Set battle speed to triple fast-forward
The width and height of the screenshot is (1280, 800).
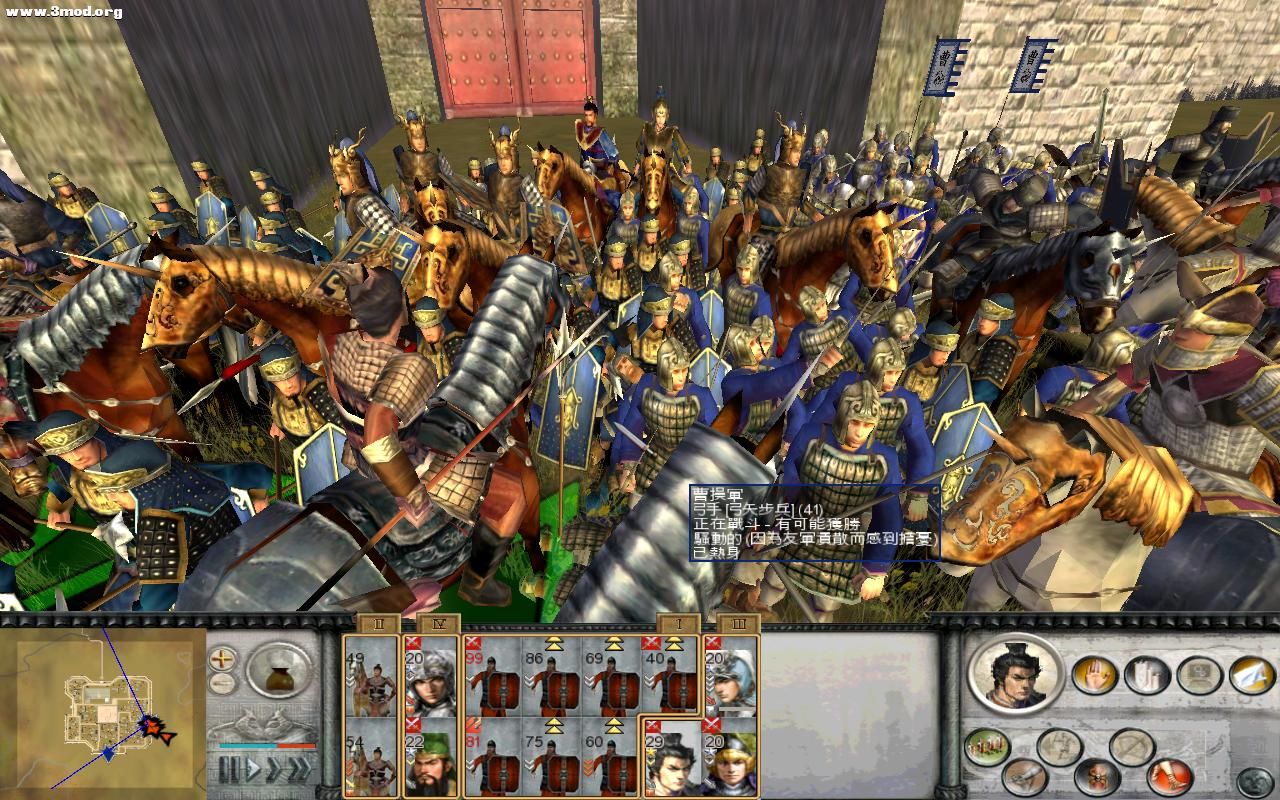point(299,769)
